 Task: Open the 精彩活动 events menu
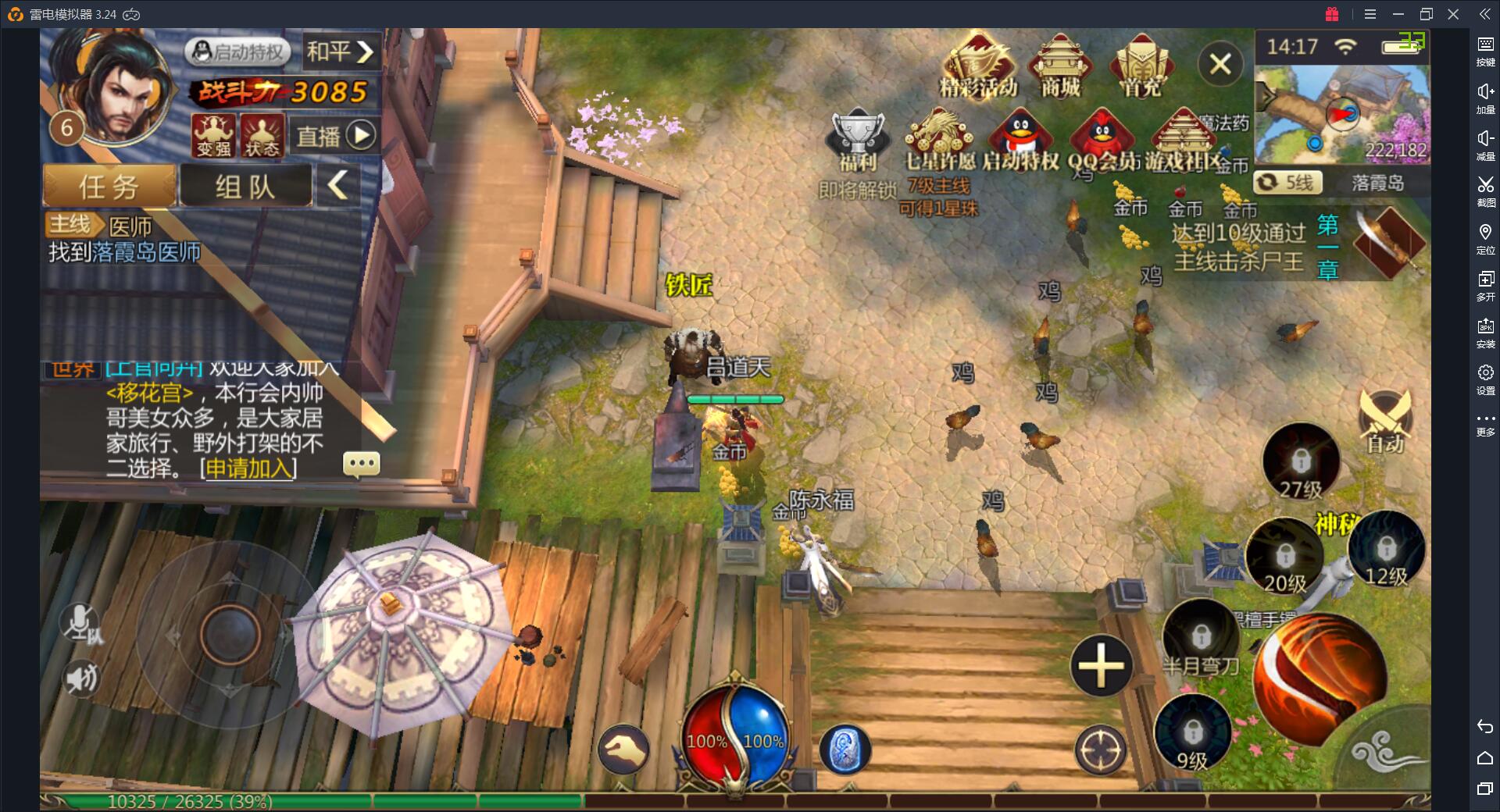click(978, 66)
